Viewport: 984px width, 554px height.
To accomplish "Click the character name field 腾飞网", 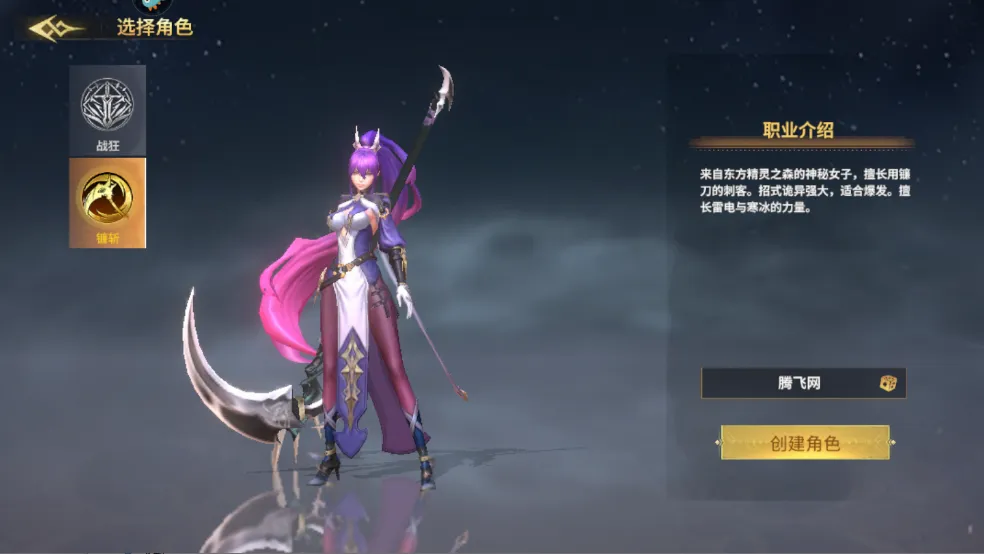I will (x=790, y=383).
